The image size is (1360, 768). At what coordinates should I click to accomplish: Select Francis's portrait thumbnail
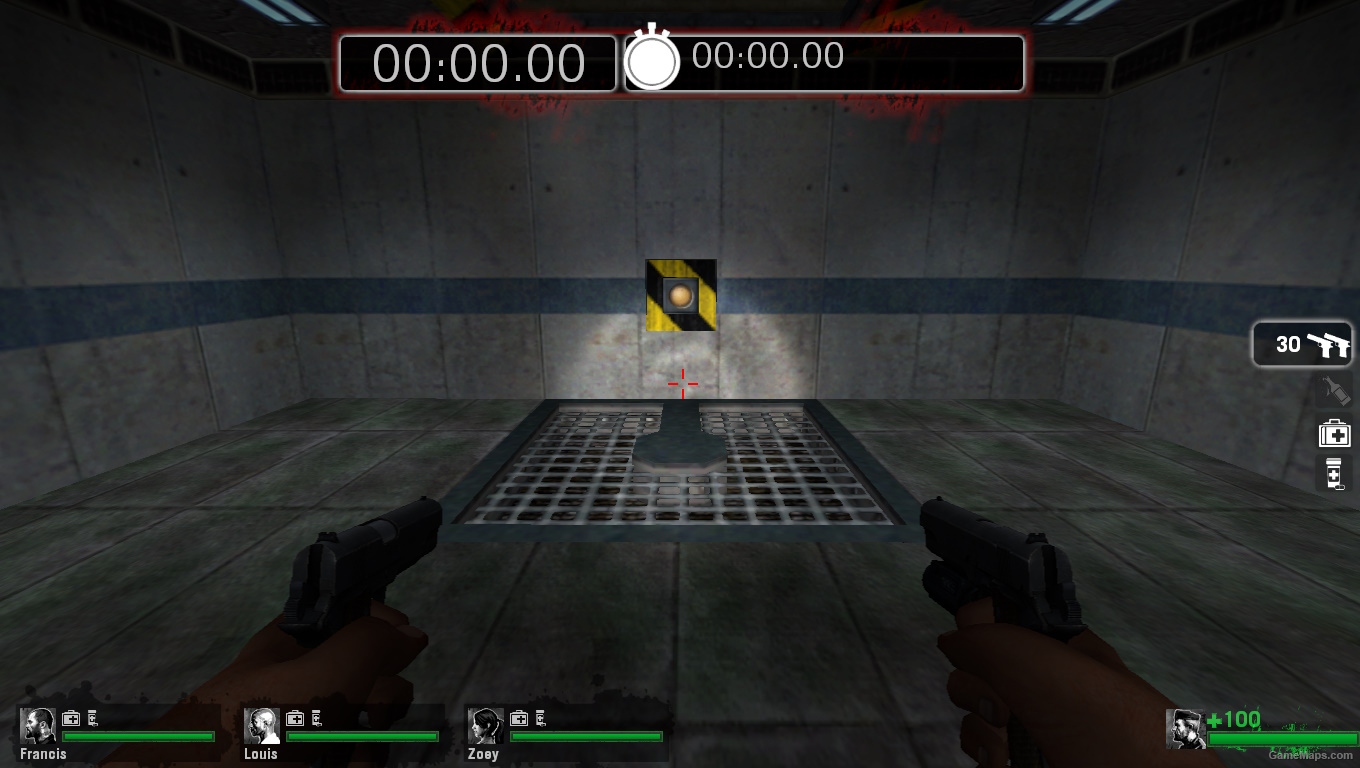coord(38,723)
